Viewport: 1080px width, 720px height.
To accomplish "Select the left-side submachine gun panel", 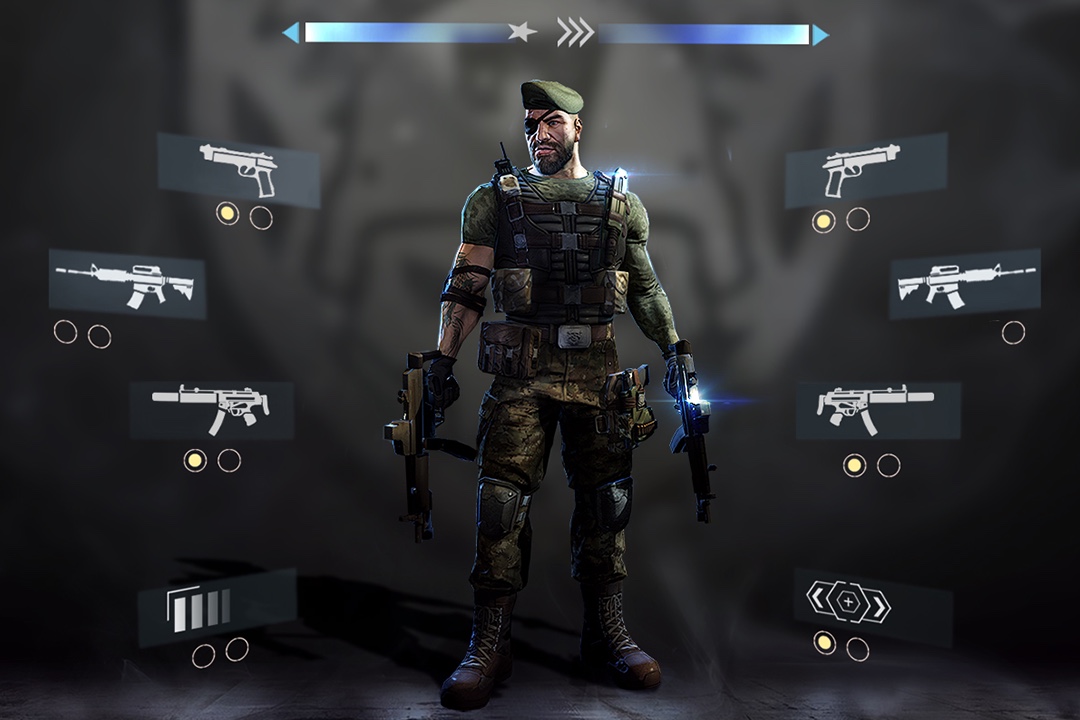I will [x=211, y=408].
